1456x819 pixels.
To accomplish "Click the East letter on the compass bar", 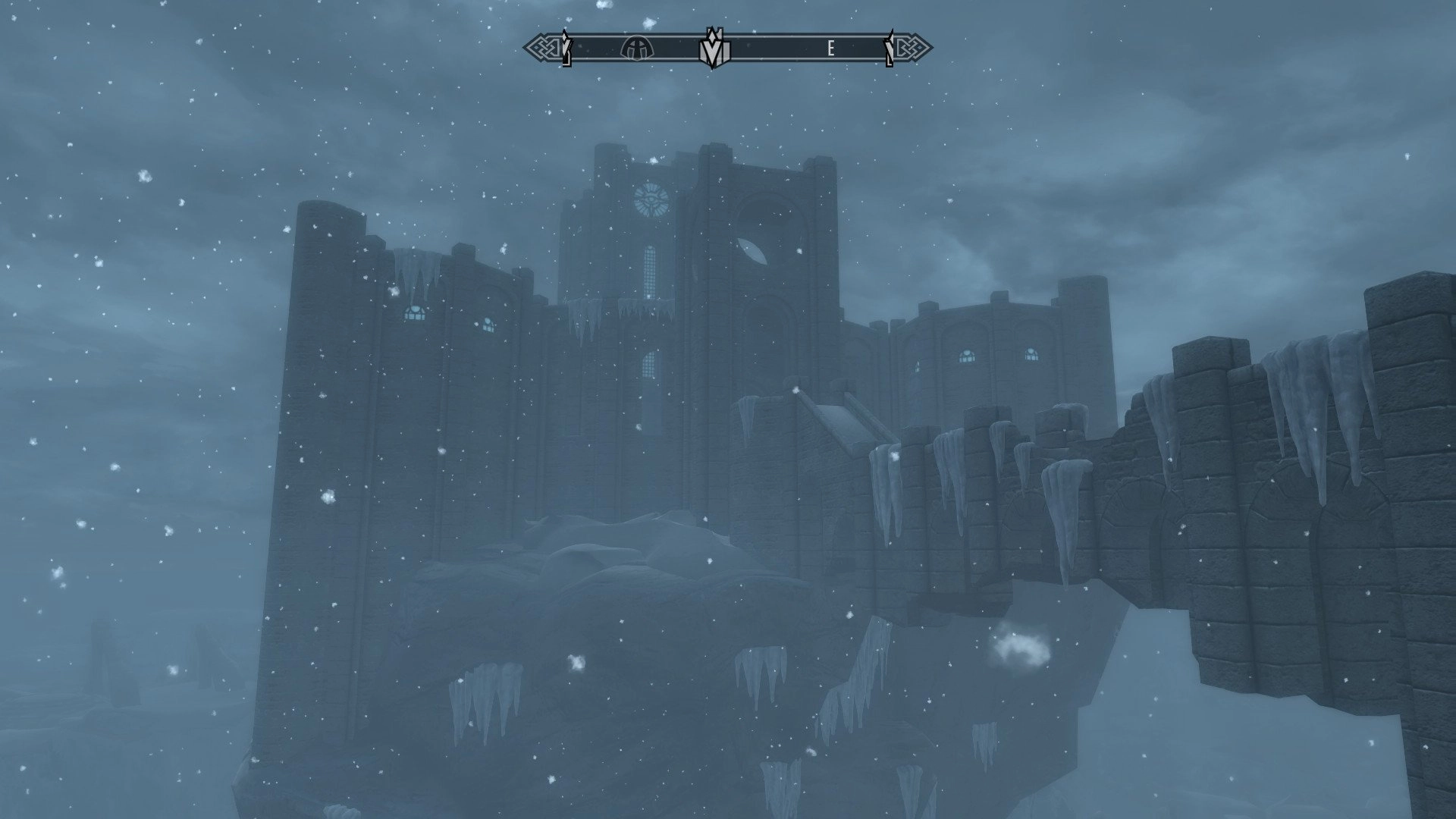I will (831, 49).
